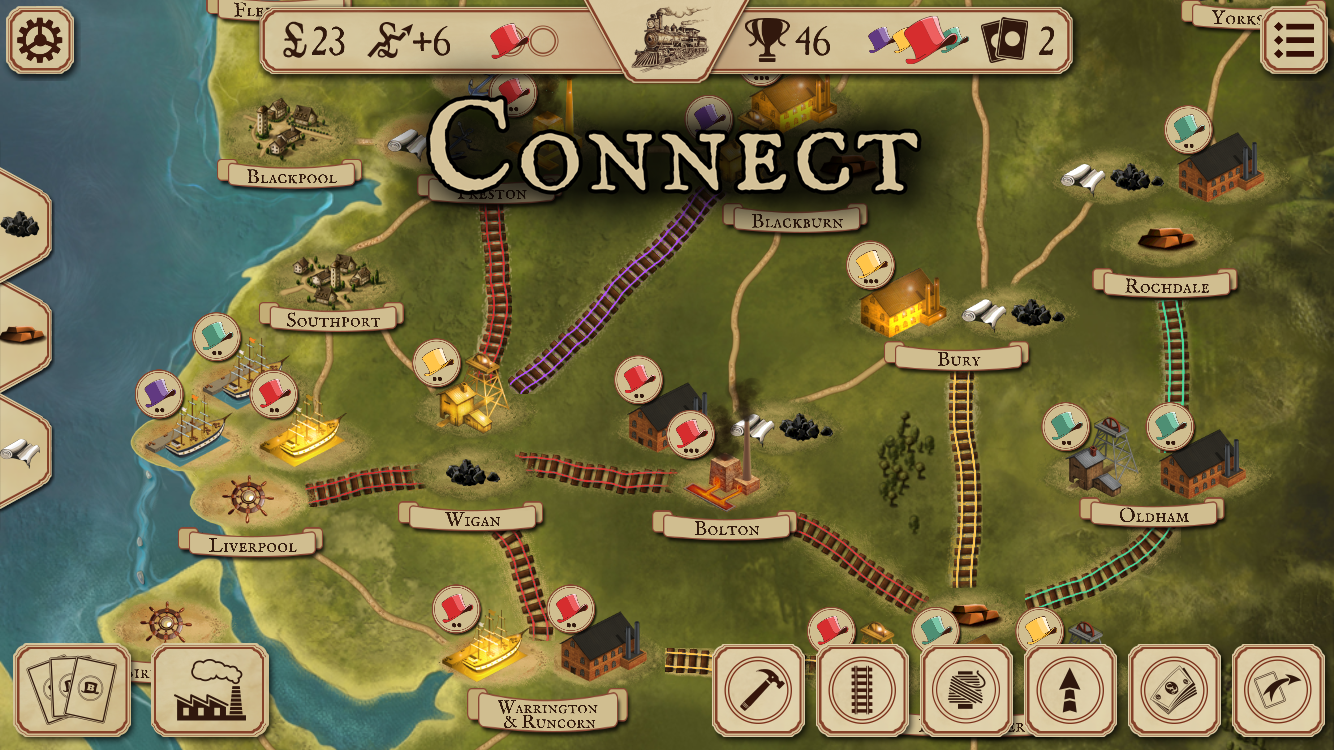Image resolution: width=1334 pixels, height=750 pixels.
Task: Choose the railway track action
Action: [x=862, y=690]
